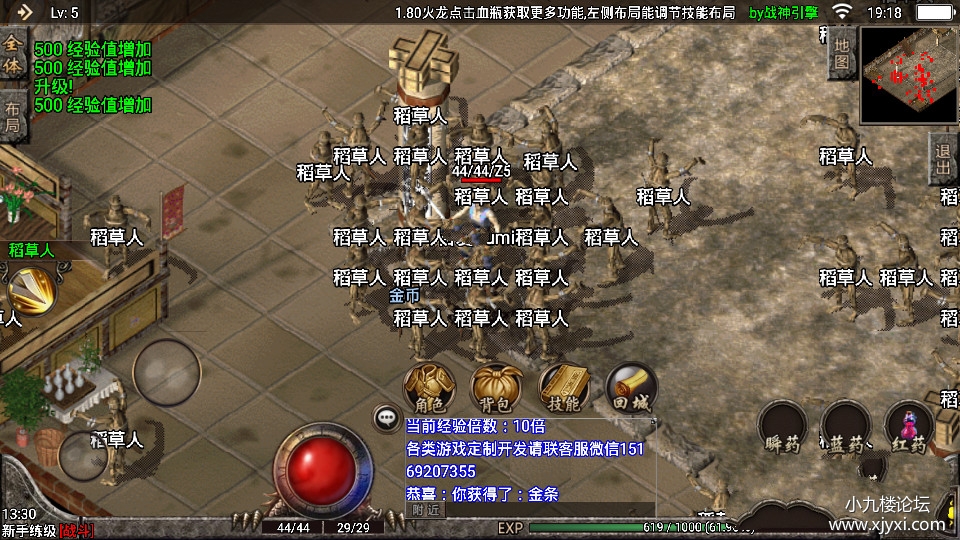Open the 地图 map button

click(842, 54)
